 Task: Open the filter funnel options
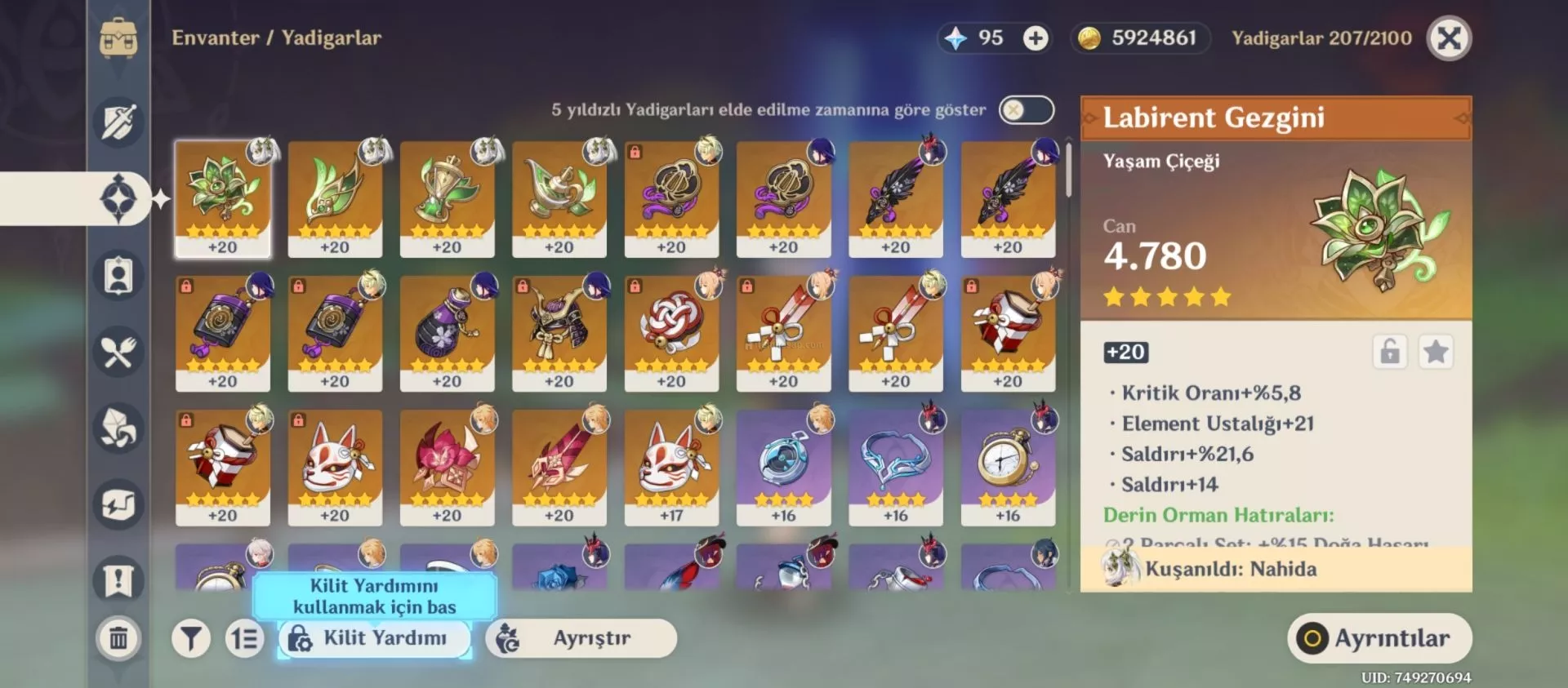[191, 638]
